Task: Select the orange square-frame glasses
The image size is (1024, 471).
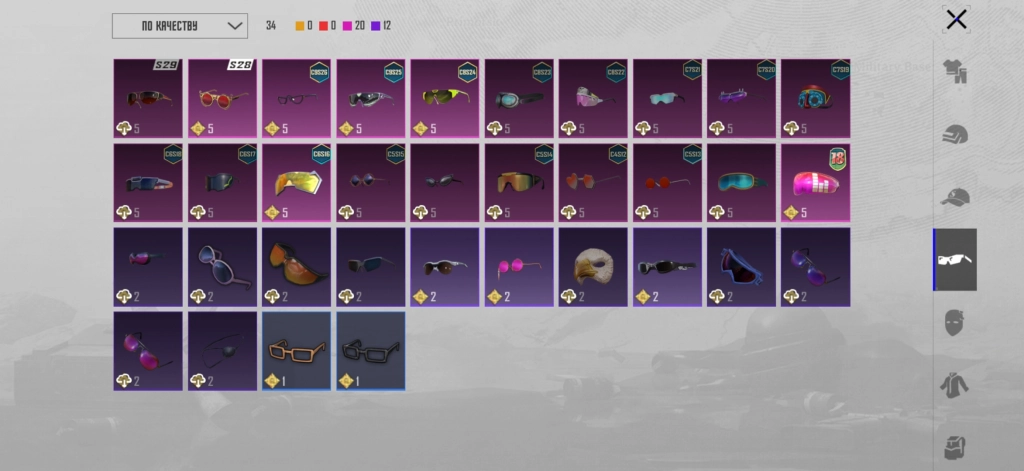Action: [296, 350]
